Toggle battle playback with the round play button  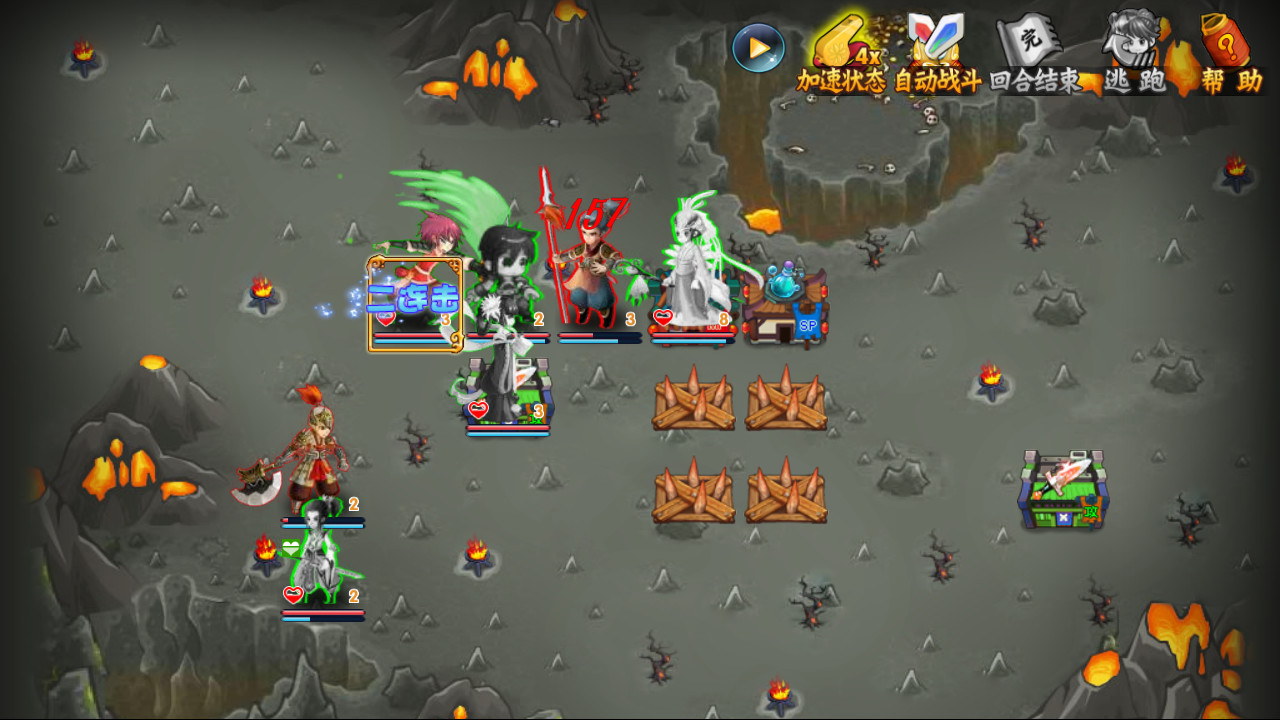click(x=759, y=47)
